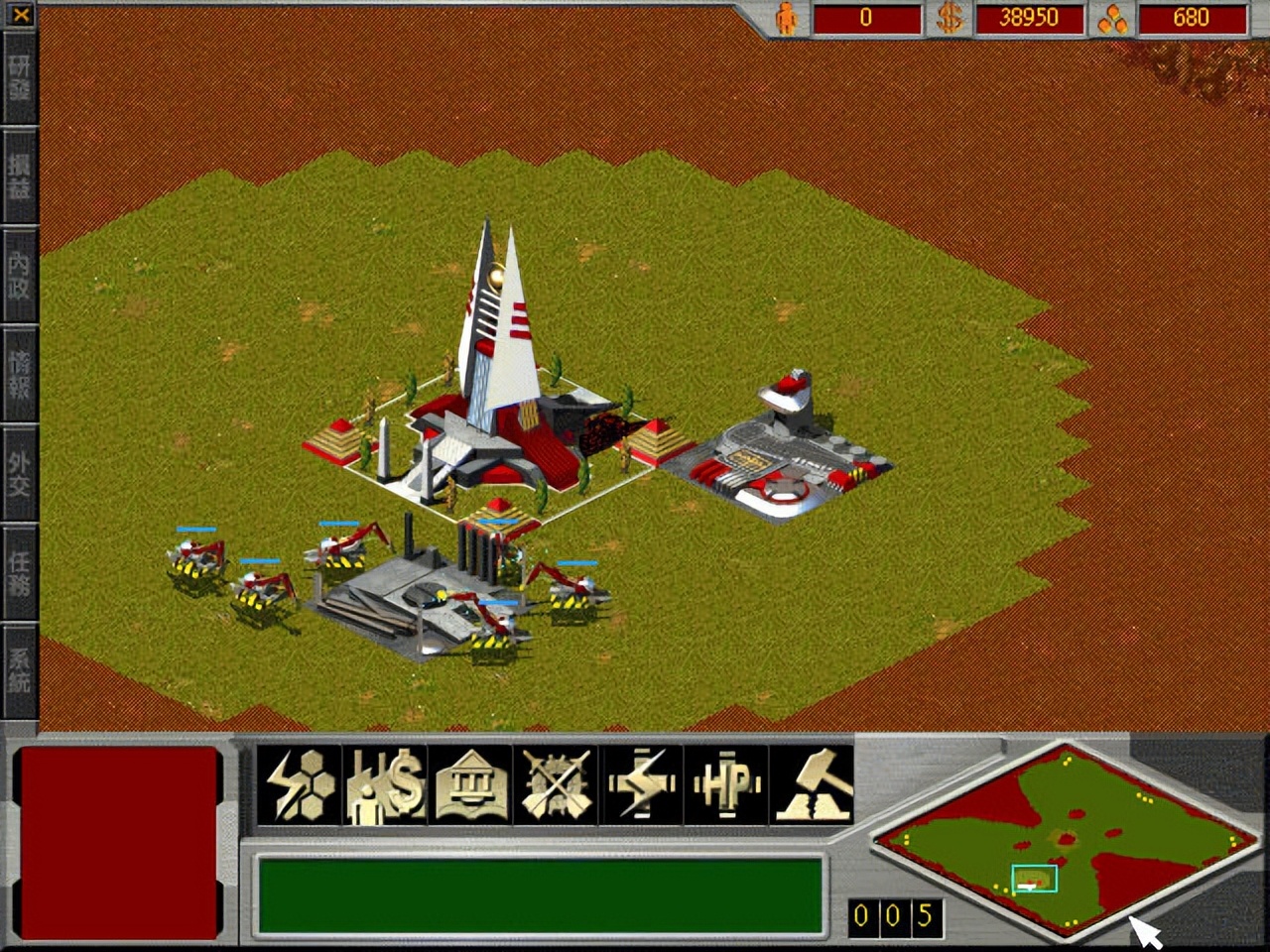This screenshot has height=952, width=1270.
Task: Open the 任務 mission menu
Action: click(19, 573)
